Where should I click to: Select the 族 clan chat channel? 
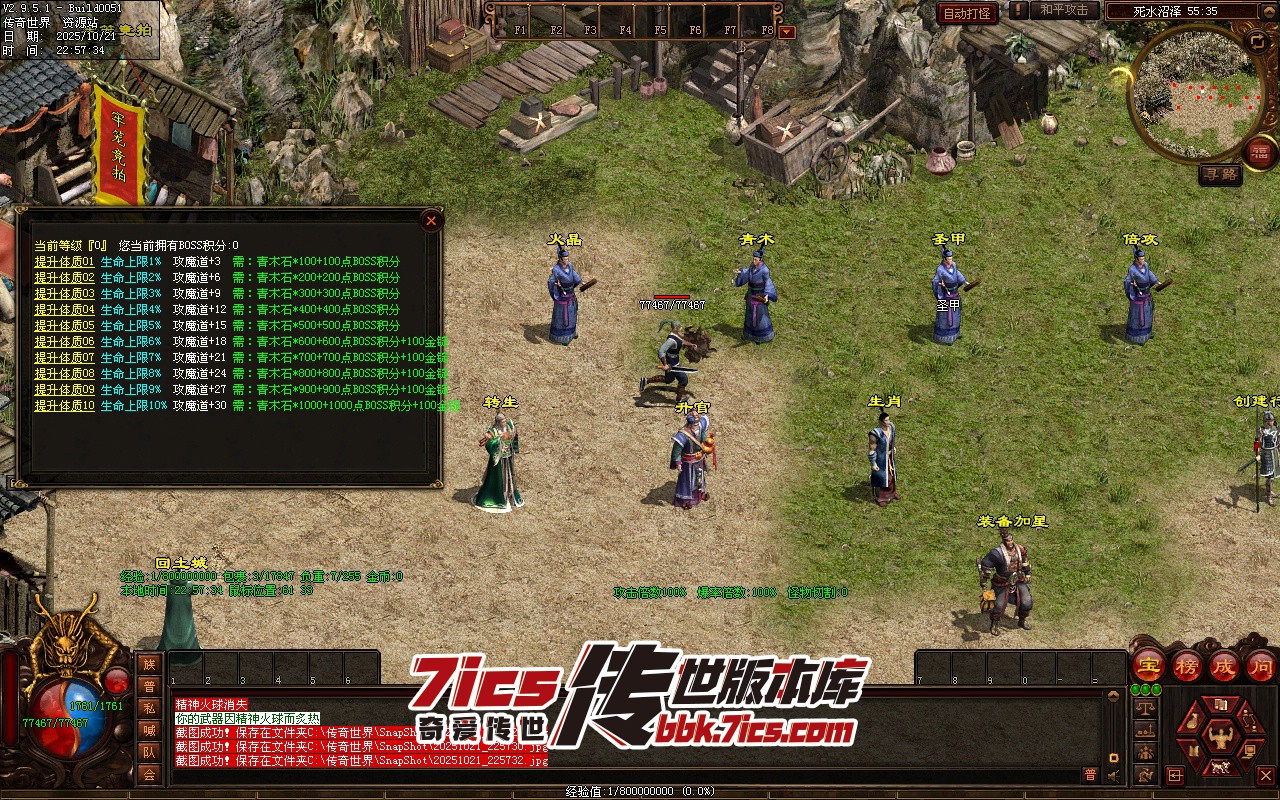click(148, 664)
